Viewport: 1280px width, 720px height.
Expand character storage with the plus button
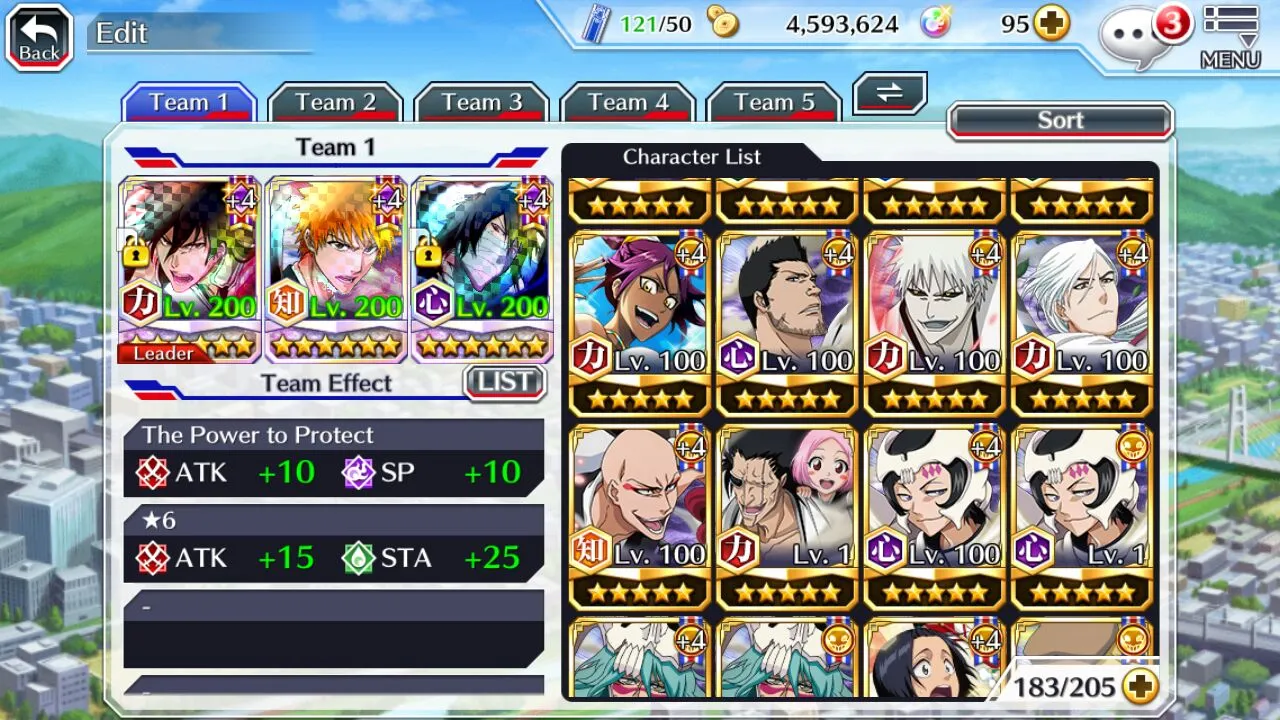[1139, 686]
